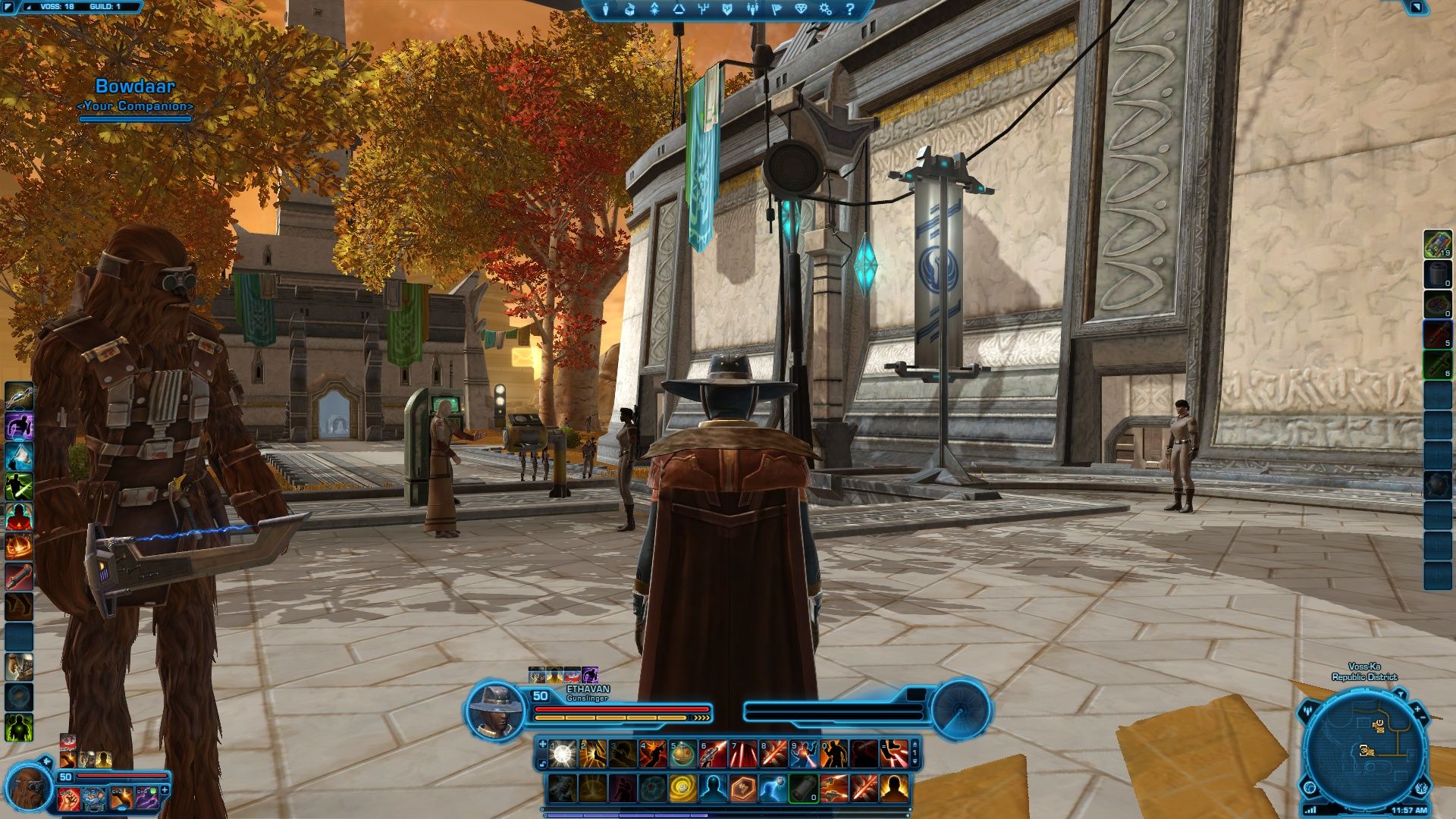Zoom in the minimap with plus button

tap(1417, 709)
